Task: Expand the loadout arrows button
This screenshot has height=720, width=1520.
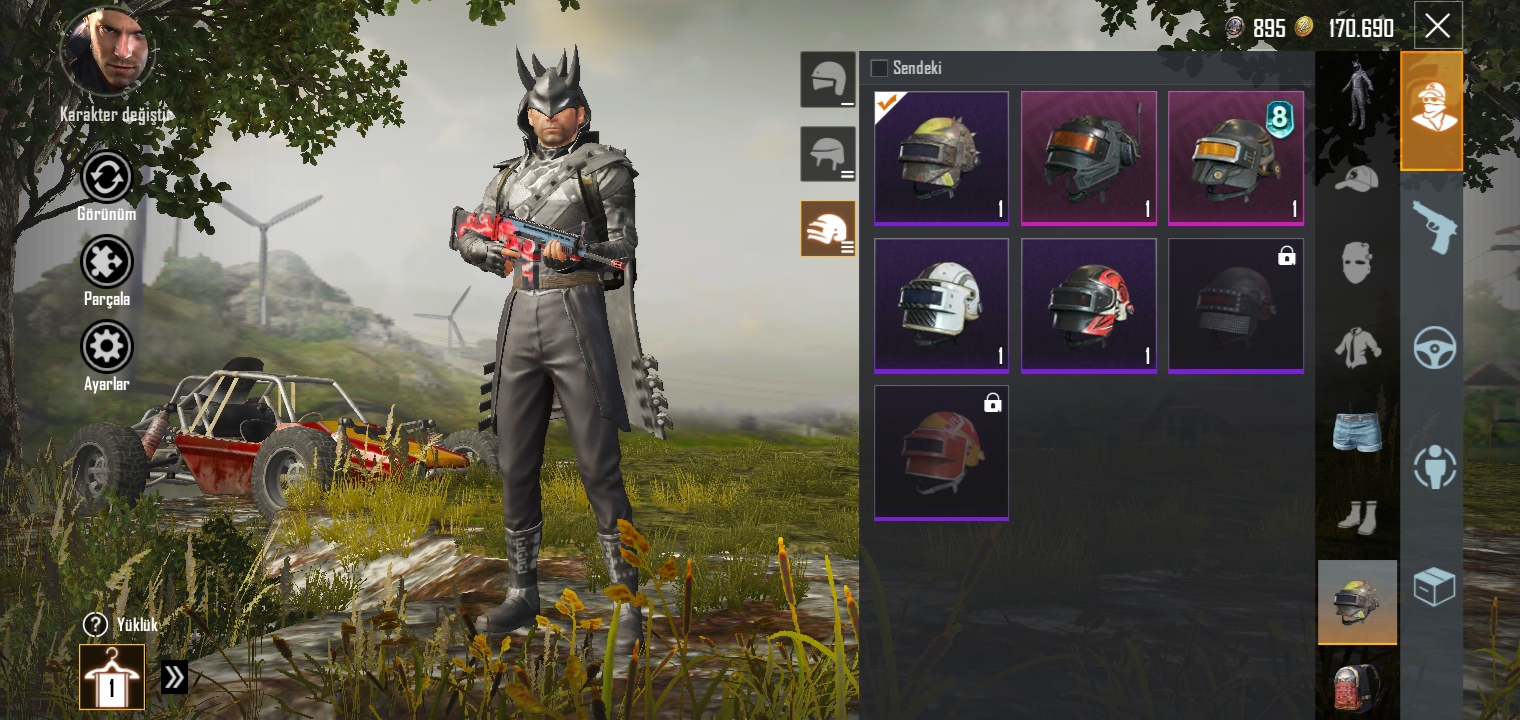Action: [174, 677]
